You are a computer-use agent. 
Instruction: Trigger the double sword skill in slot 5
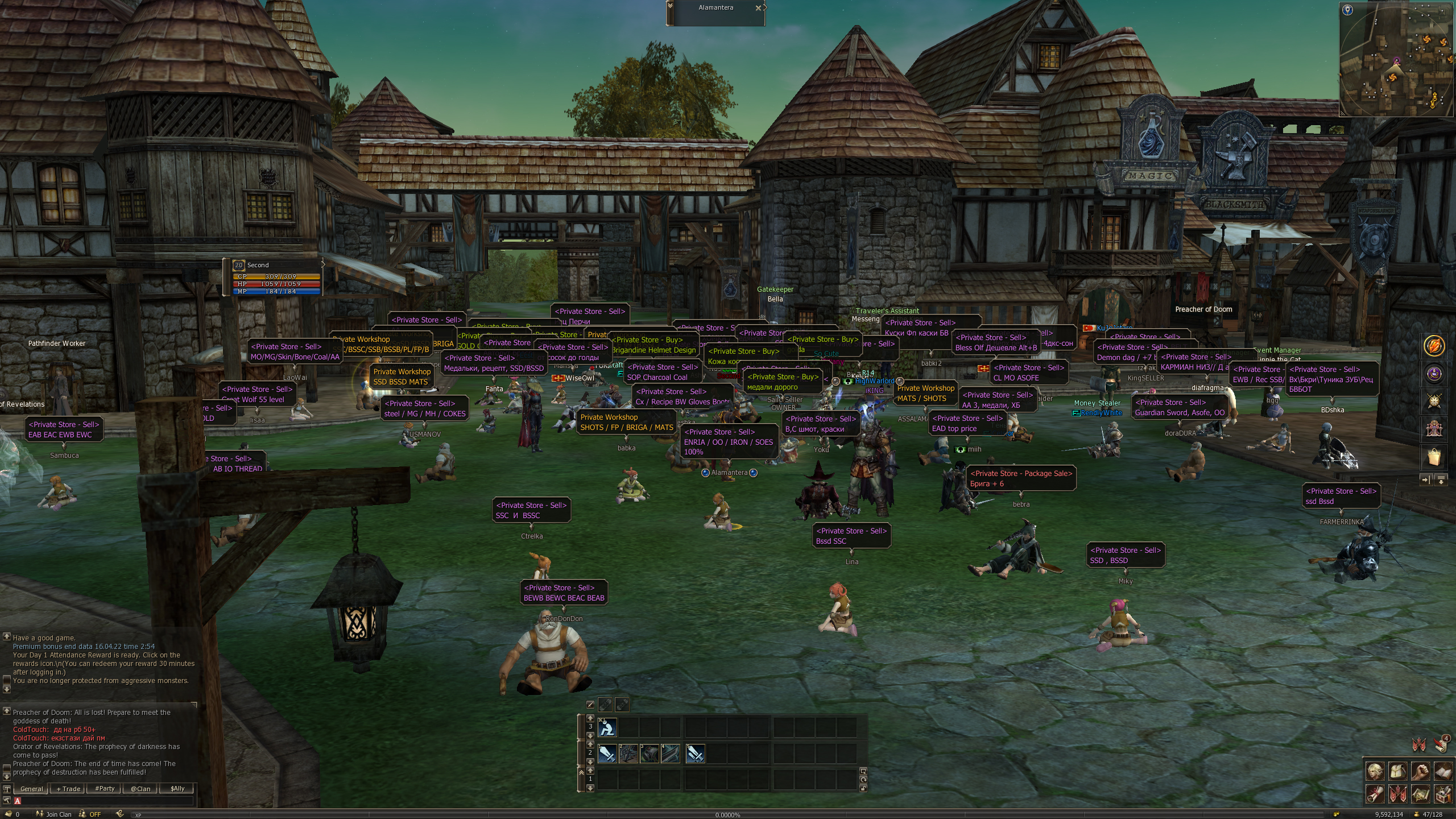coord(695,754)
